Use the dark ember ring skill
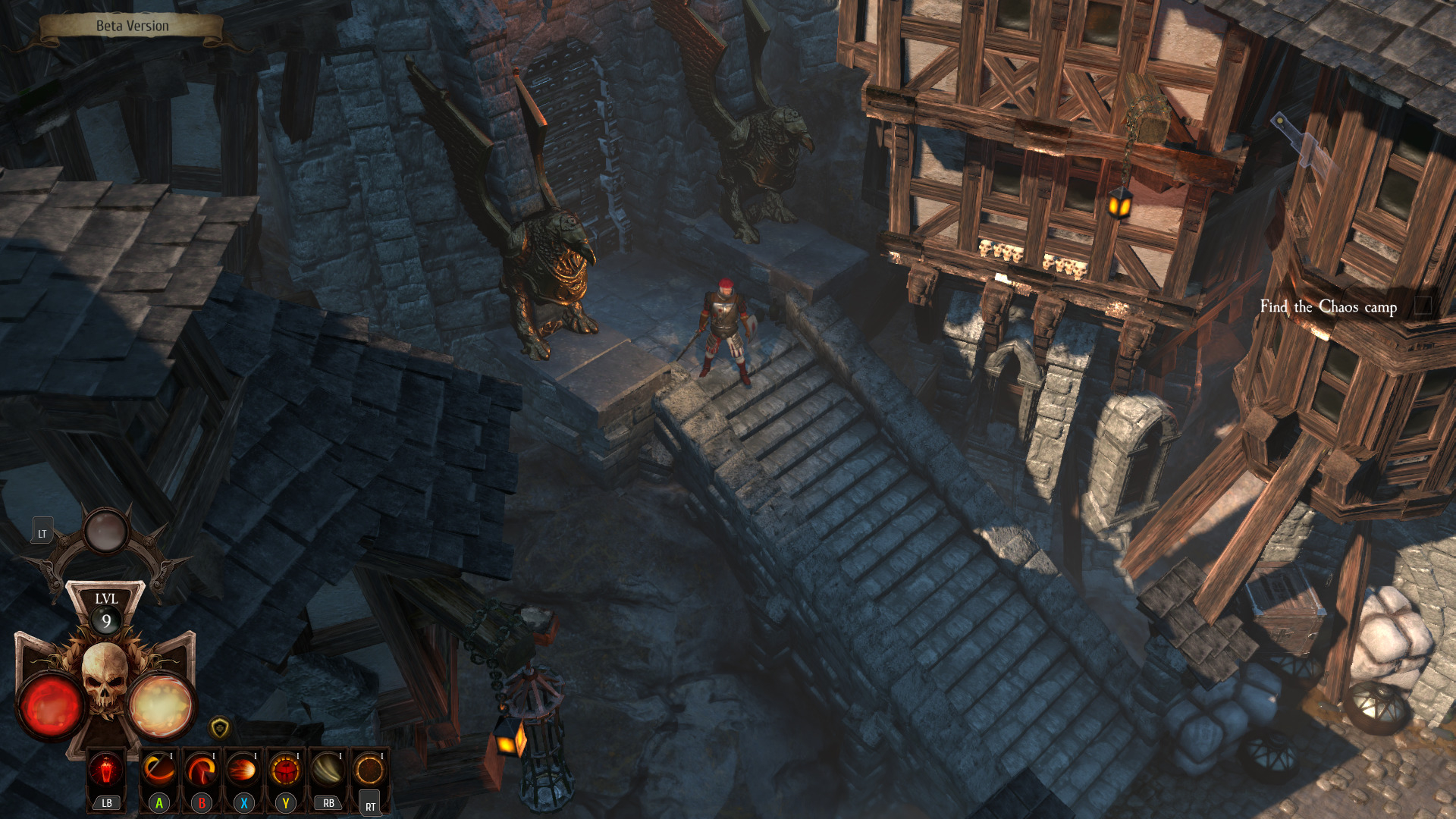This screenshot has height=819, width=1456. pos(369,770)
